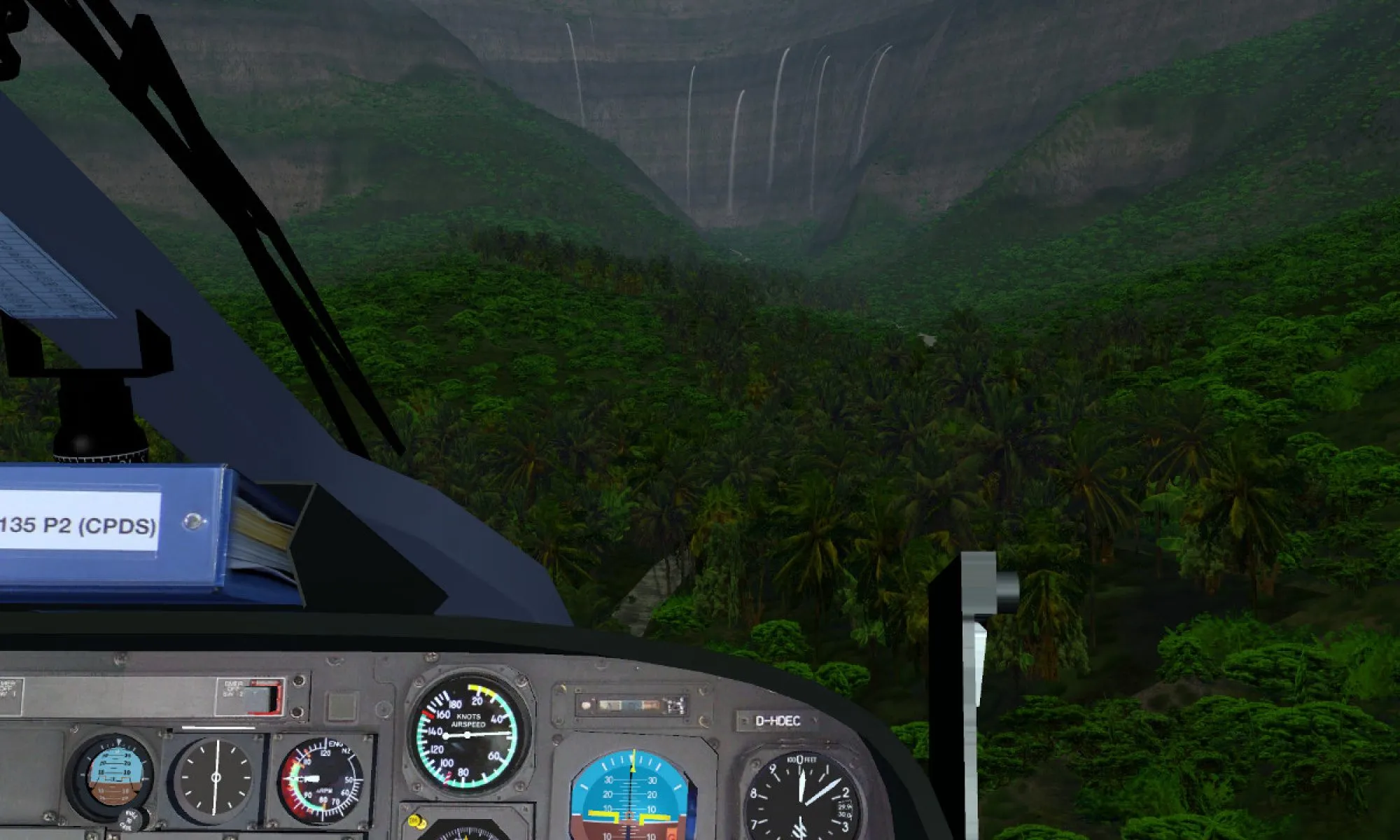1400x840 pixels.
Task: Click the standby horizon's pull-to-cage knob
Action: tap(131, 819)
